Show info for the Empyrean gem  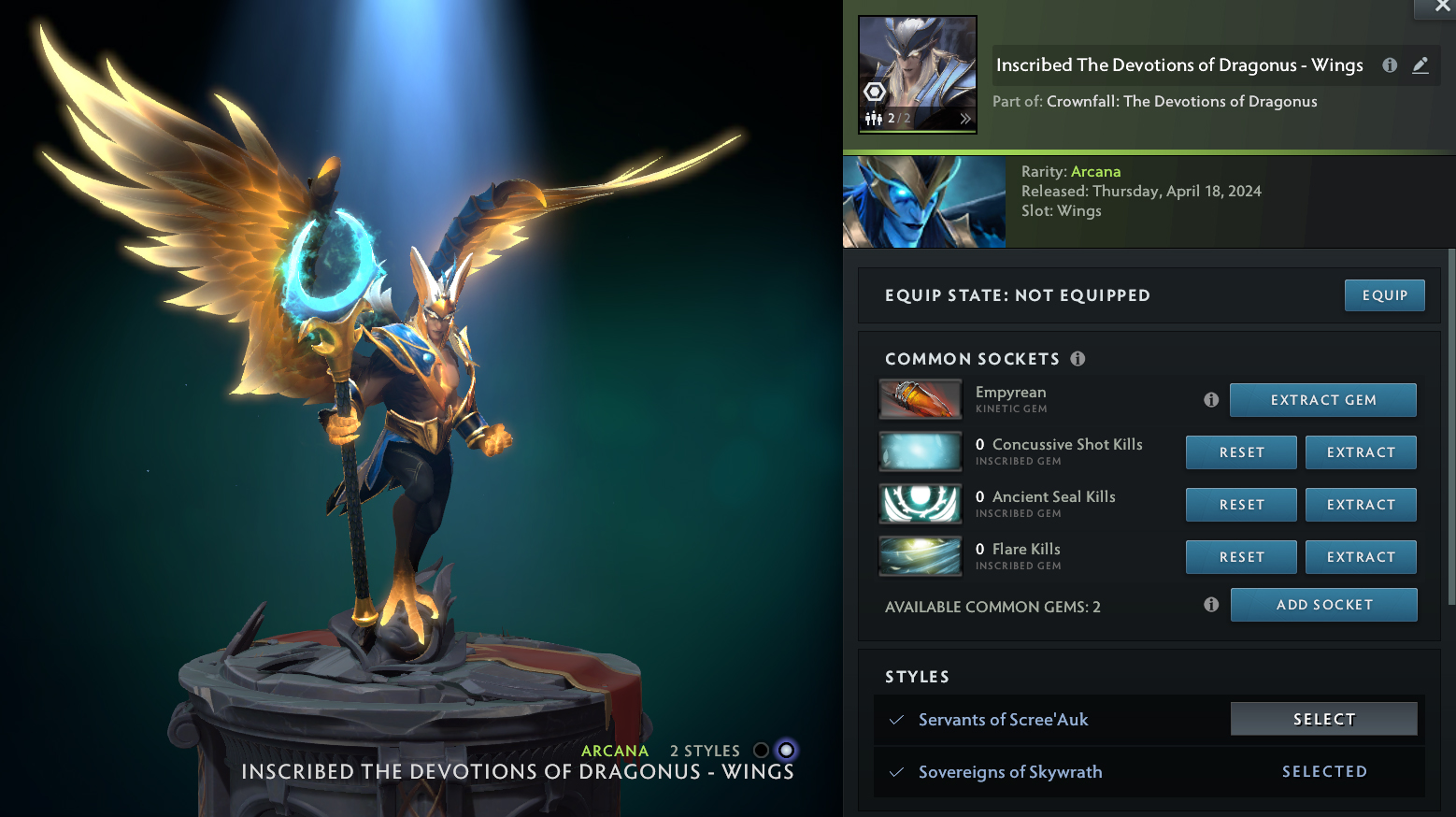point(1211,400)
